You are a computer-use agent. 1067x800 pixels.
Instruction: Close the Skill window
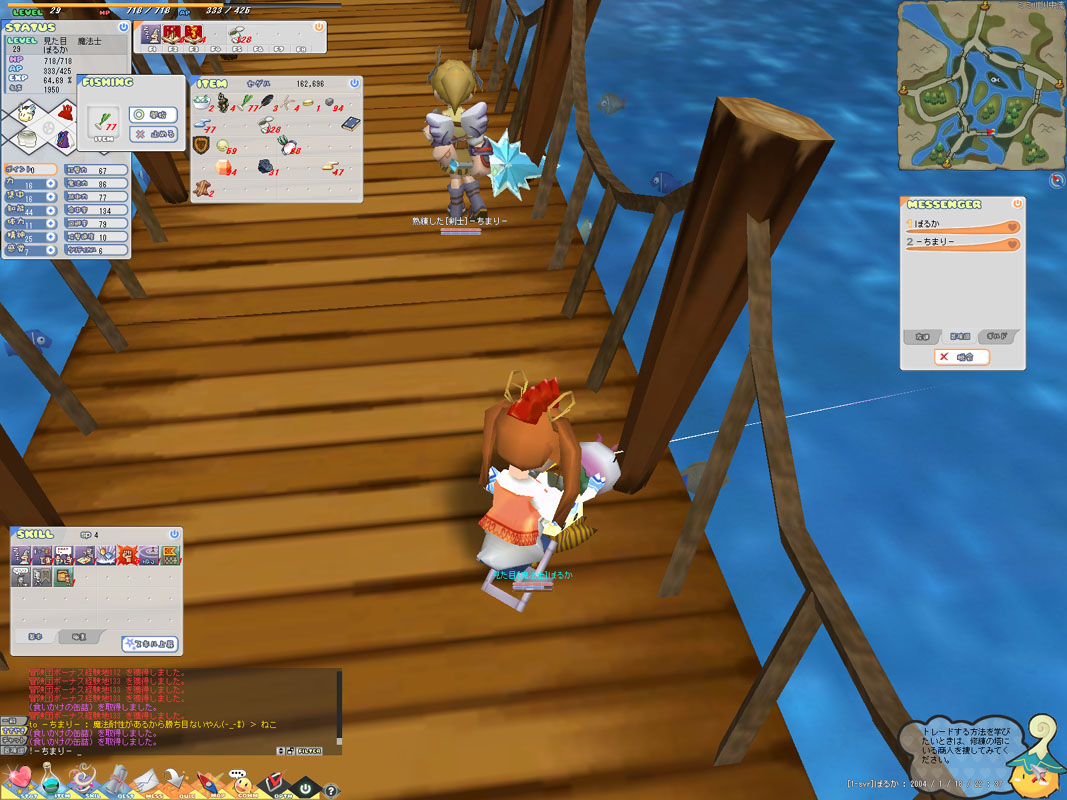click(x=174, y=534)
